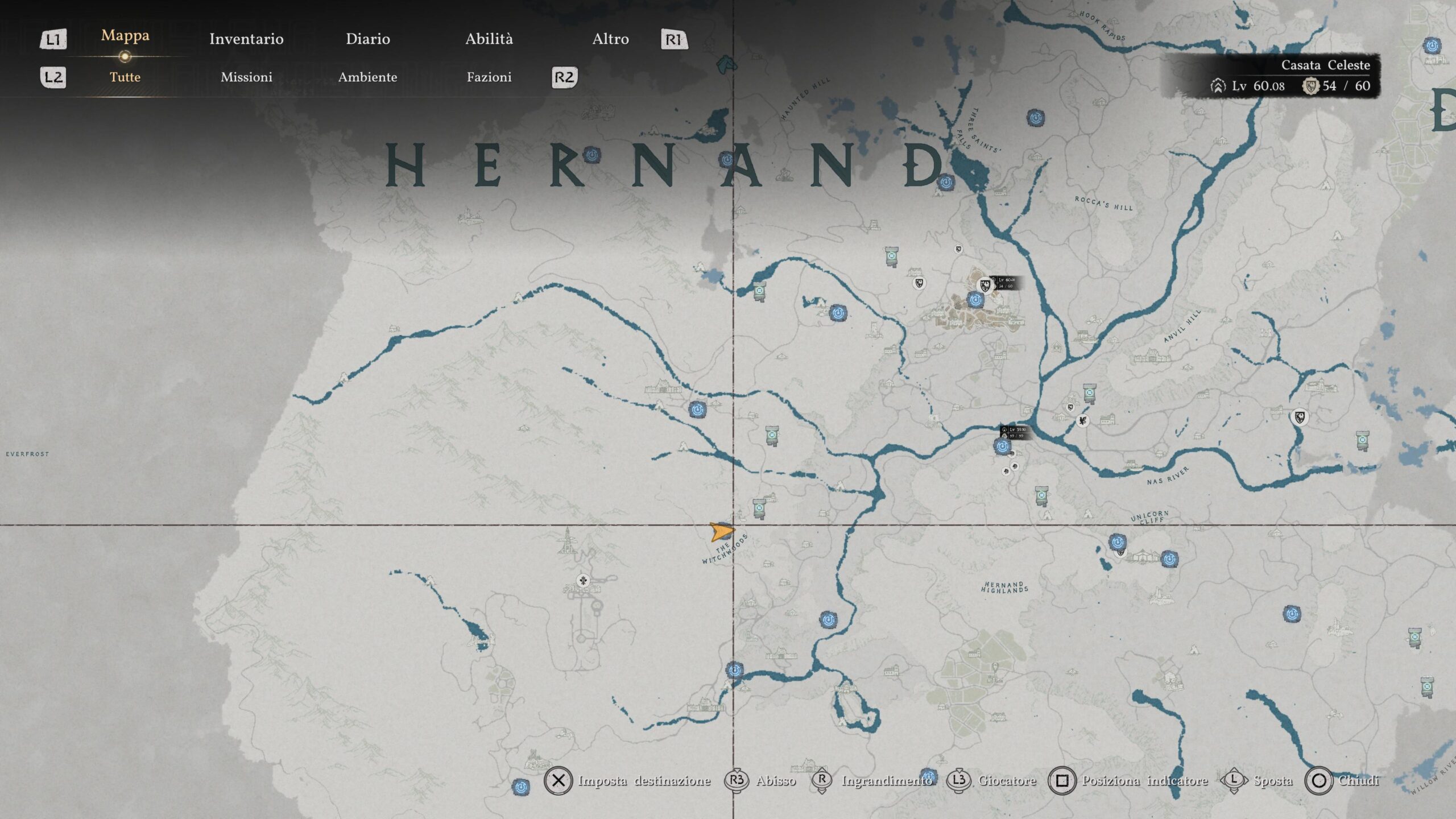Filter the map by Missioni
Image resolution: width=1456 pixels, height=819 pixels.
click(x=246, y=77)
